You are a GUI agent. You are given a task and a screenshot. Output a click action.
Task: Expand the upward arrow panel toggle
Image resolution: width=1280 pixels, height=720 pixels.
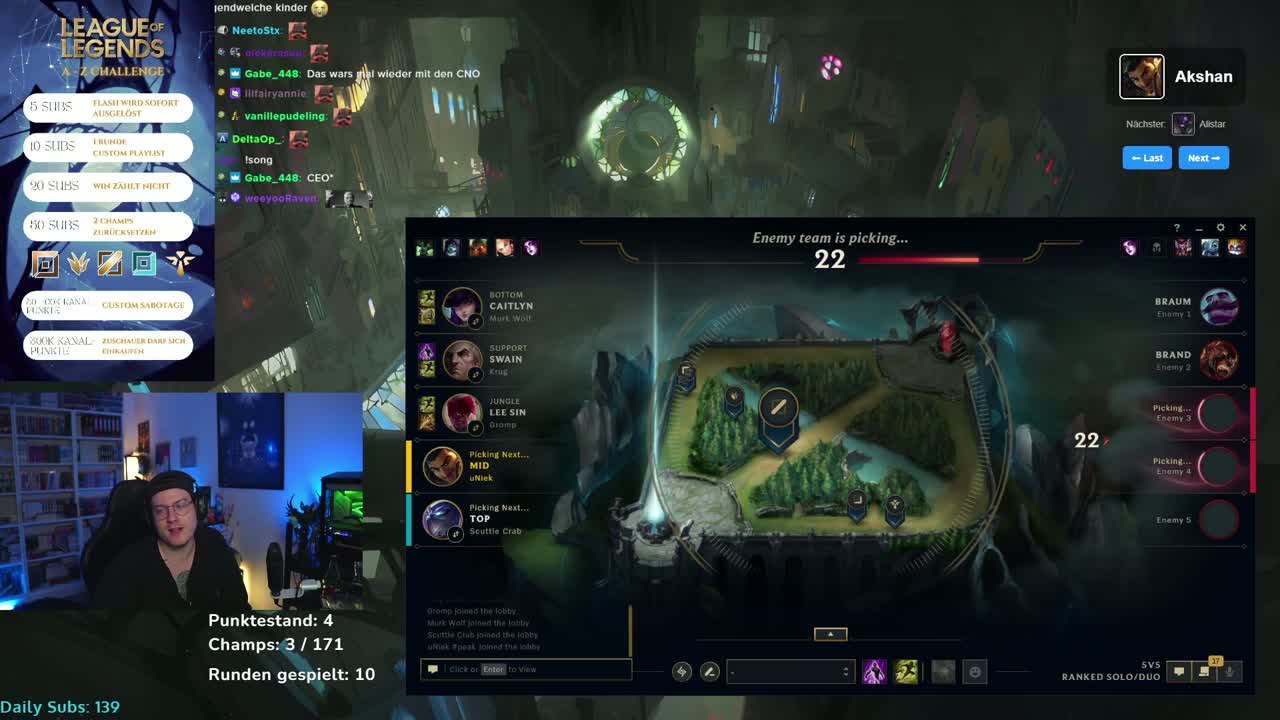pyautogui.click(x=830, y=634)
